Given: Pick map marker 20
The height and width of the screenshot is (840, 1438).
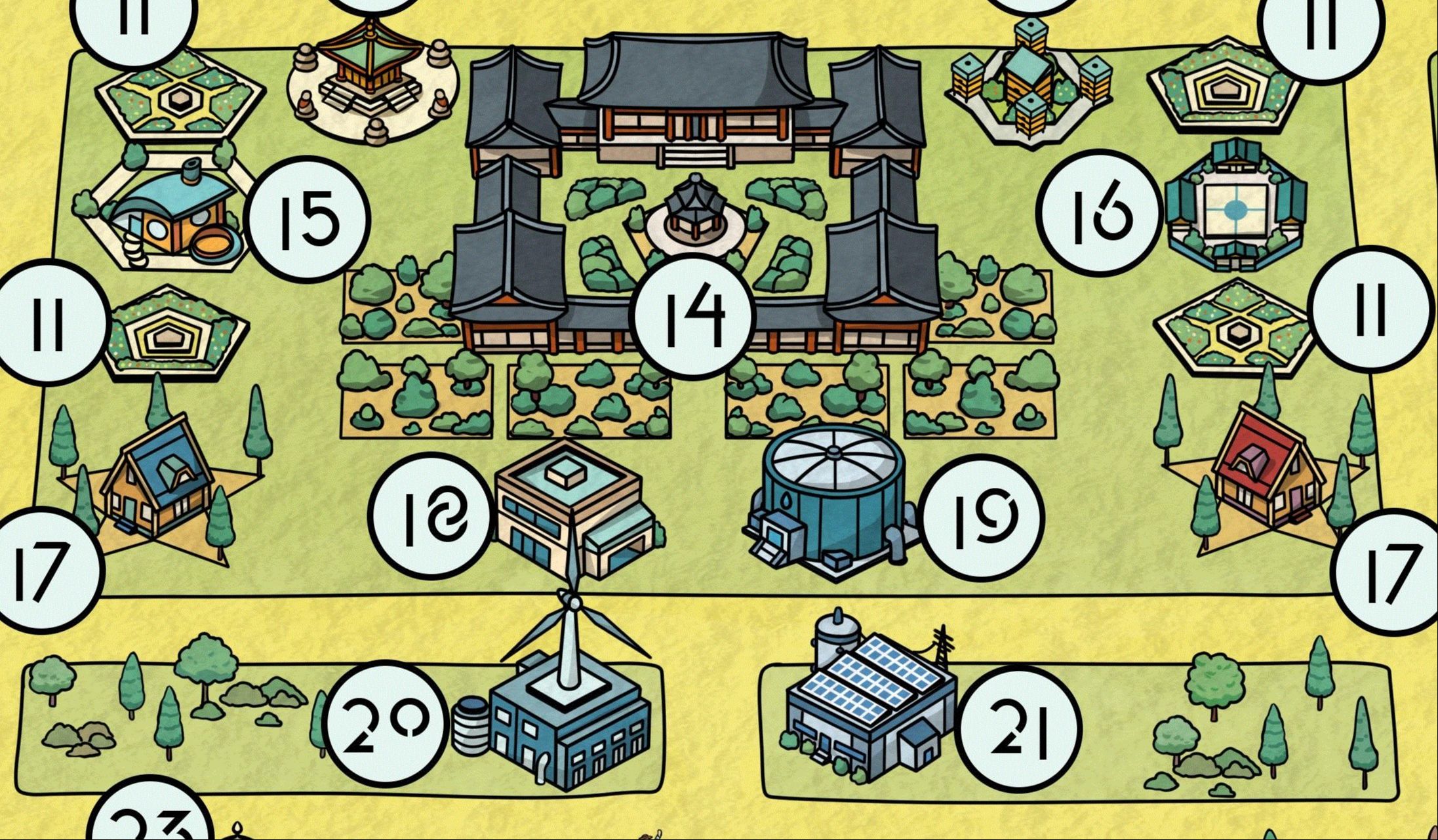Looking at the screenshot, I should (388, 724).
